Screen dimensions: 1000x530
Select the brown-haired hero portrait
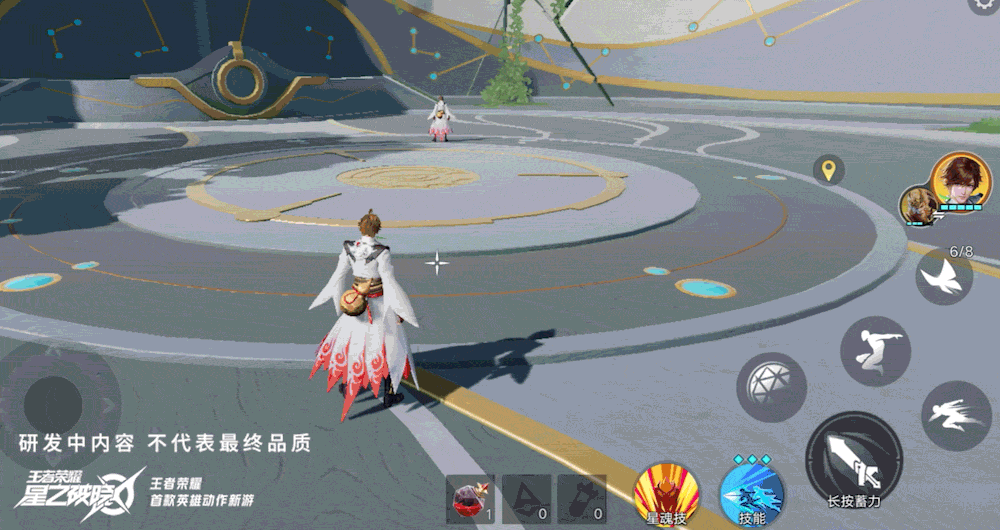click(x=961, y=181)
